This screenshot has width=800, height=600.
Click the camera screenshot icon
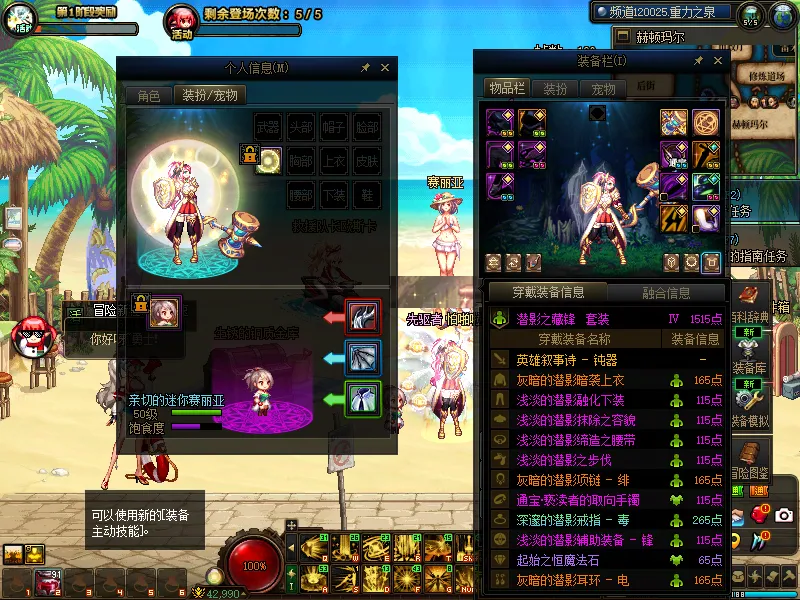point(783,515)
